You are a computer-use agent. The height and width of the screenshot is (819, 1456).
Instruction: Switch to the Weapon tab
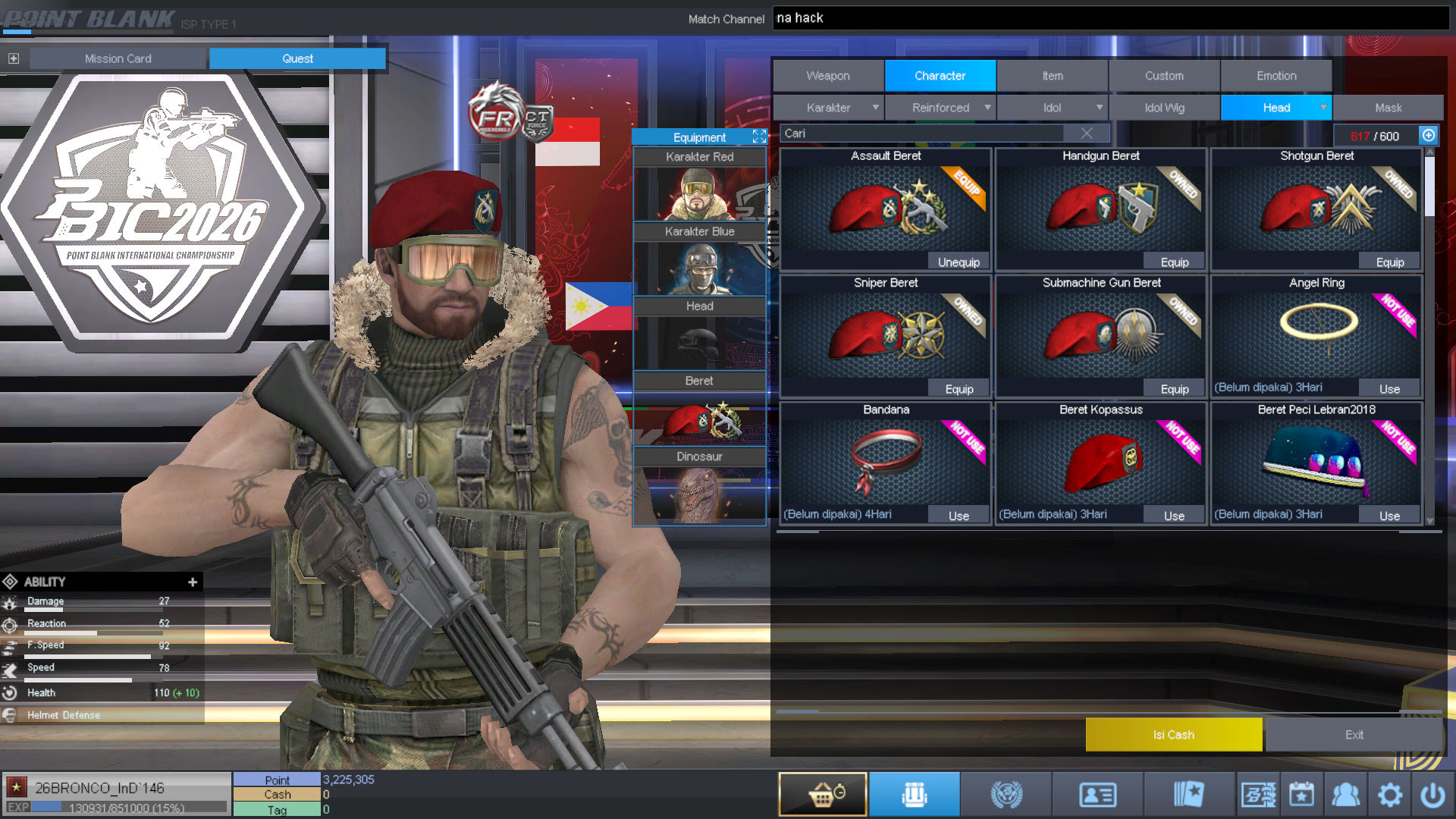pos(828,76)
